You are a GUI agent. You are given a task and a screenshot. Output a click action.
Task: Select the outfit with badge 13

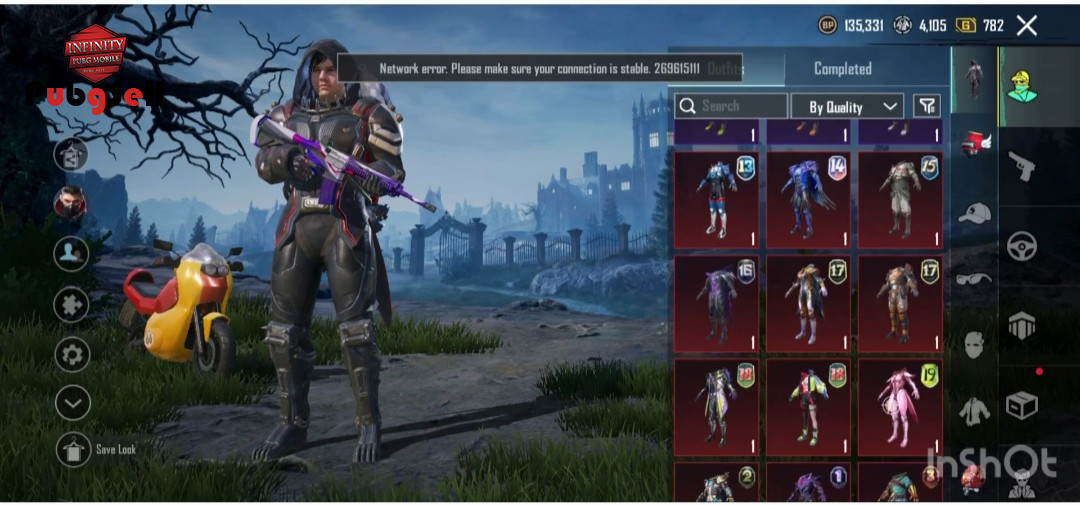(x=716, y=199)
